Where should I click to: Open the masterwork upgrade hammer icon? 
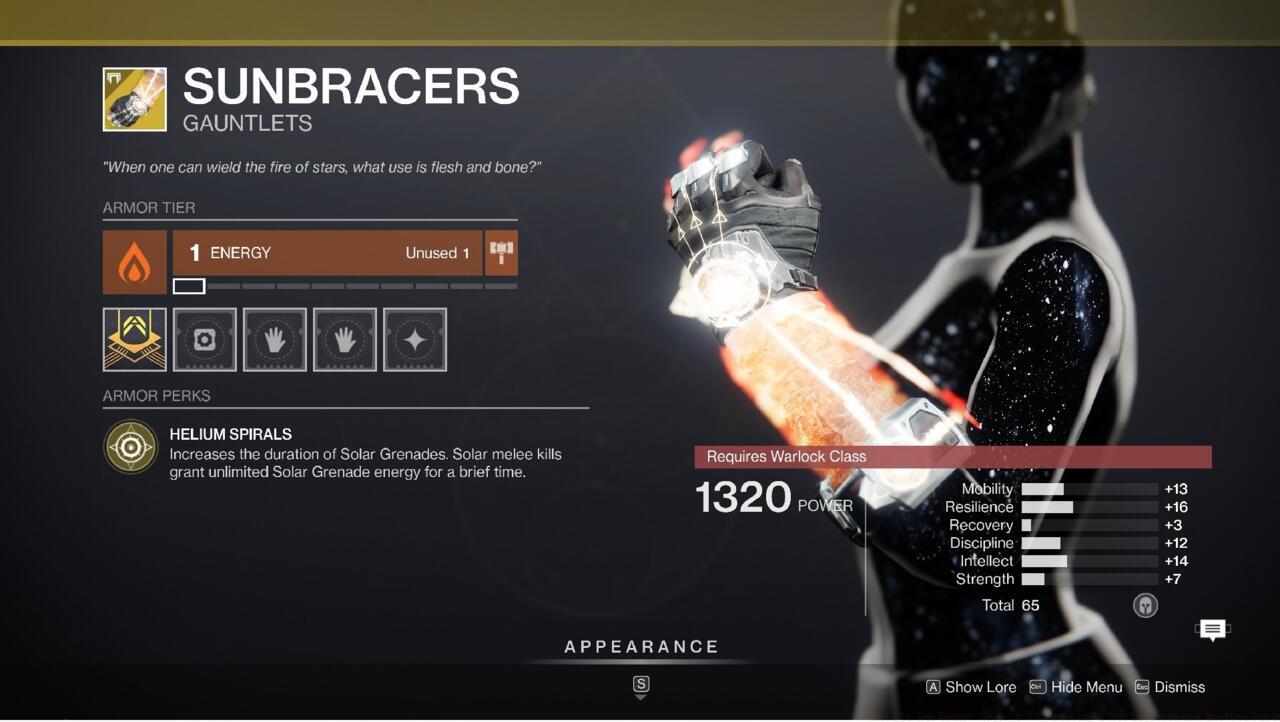[500, 252]
